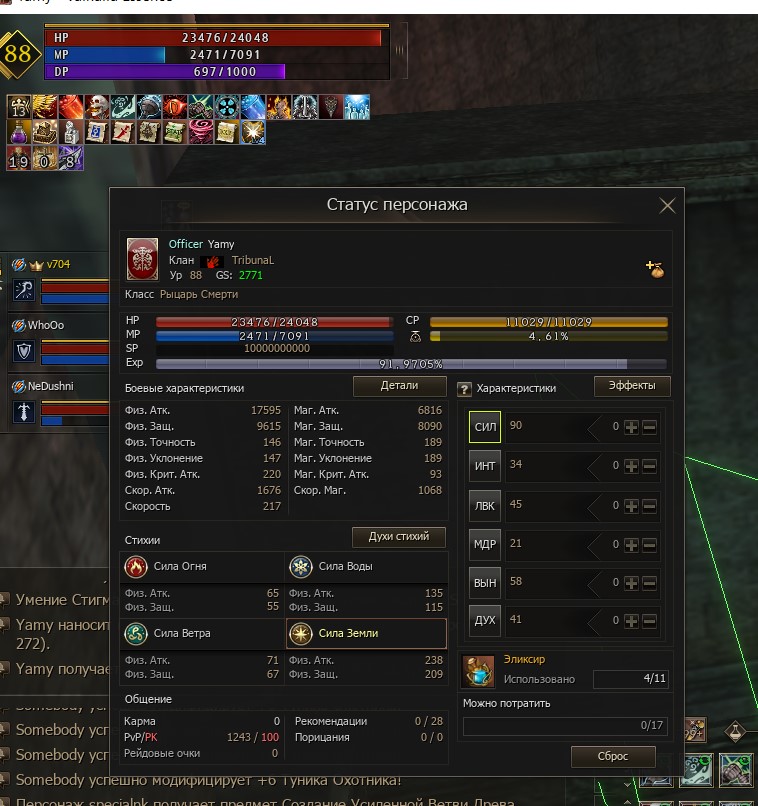Select the ЛВК attribute
The image size is (758, 806).
pos(485,505)
